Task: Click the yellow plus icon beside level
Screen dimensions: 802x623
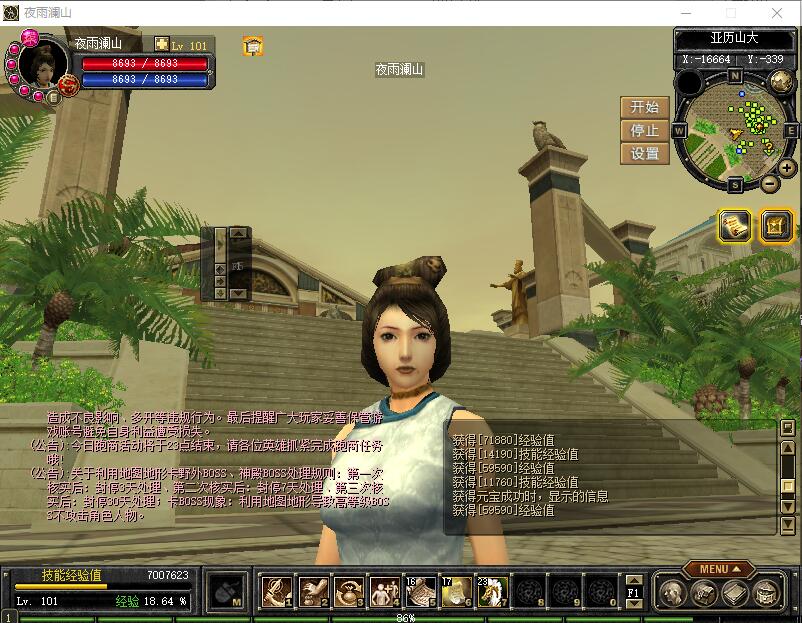Action: pyautogui.click(x=162, y=44)
